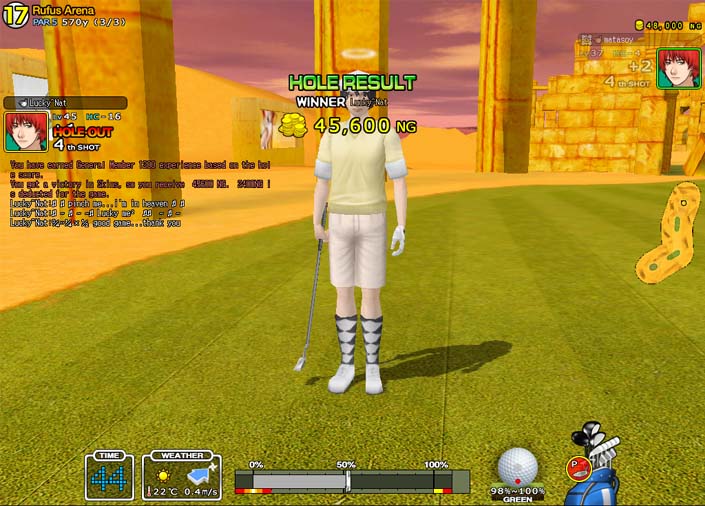Select matasoy's opponent portrait
This screenshot has height=506, width=705.
click(x=678, y=68)
